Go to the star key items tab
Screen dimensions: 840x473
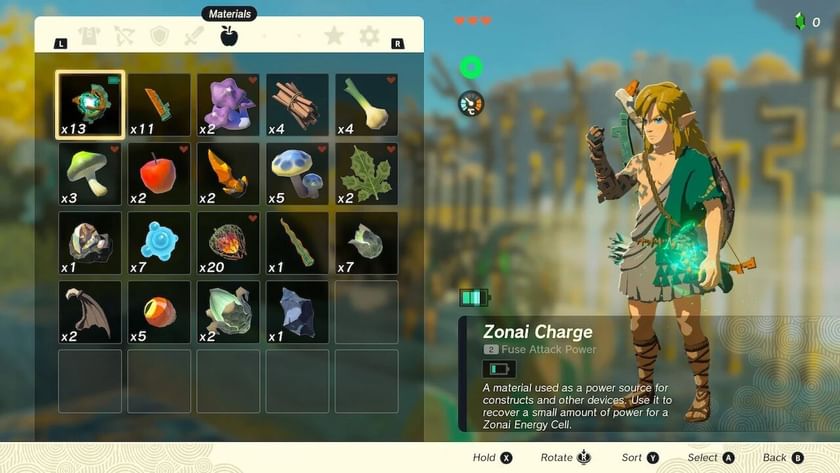[334, 37]
